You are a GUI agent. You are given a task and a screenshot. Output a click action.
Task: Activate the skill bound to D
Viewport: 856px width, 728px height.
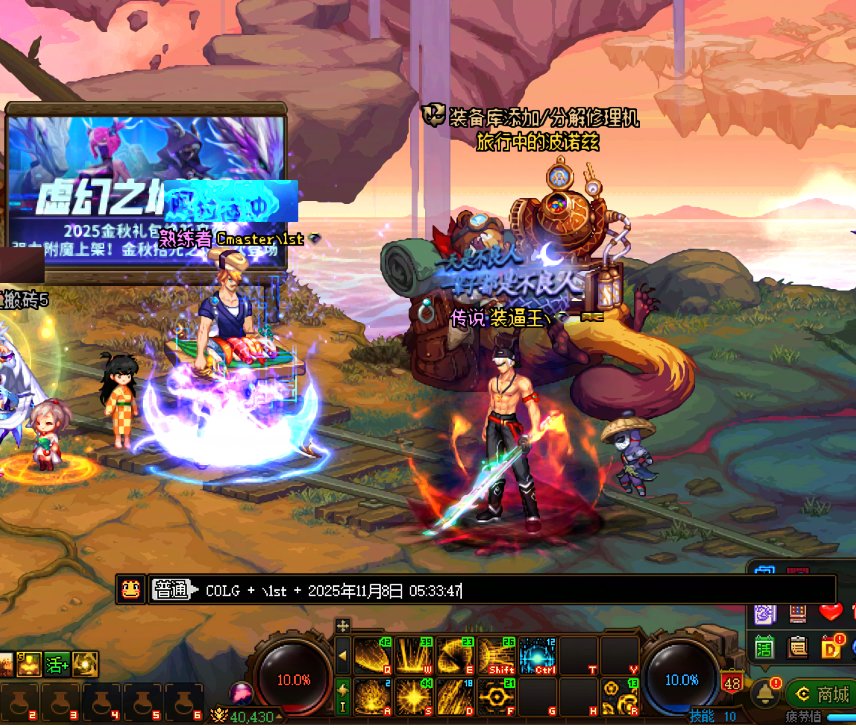click(455, 695)
